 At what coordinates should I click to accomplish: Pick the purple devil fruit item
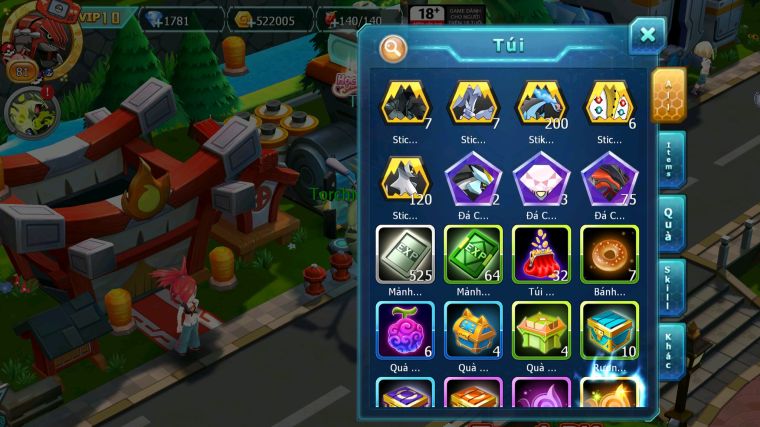404,329
